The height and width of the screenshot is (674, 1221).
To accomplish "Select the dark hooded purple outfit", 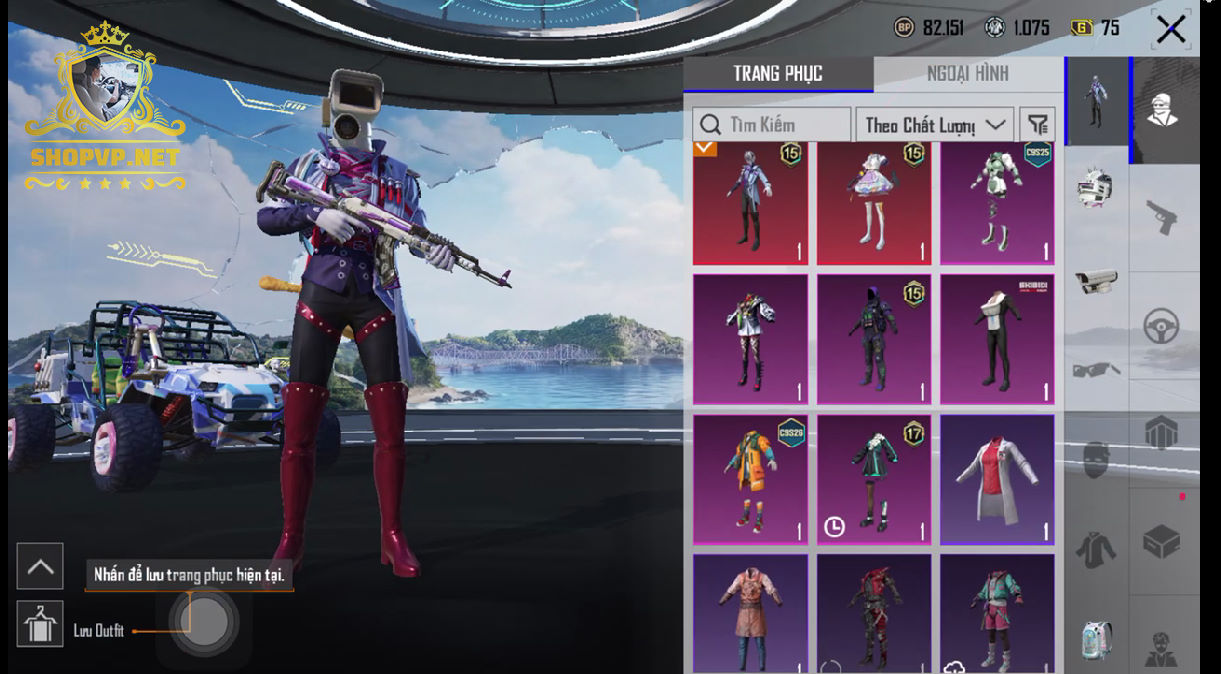I will [x=874, y=340].
